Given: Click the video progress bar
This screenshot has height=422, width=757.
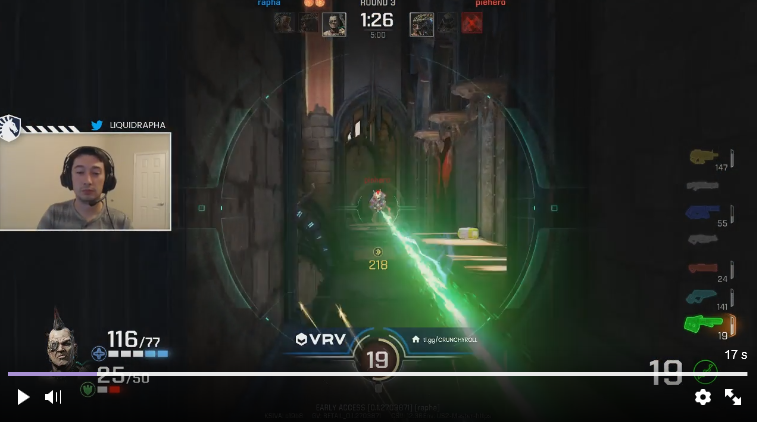Looking at the screenshot, I should pyautogui.click(x=378, y=374).
